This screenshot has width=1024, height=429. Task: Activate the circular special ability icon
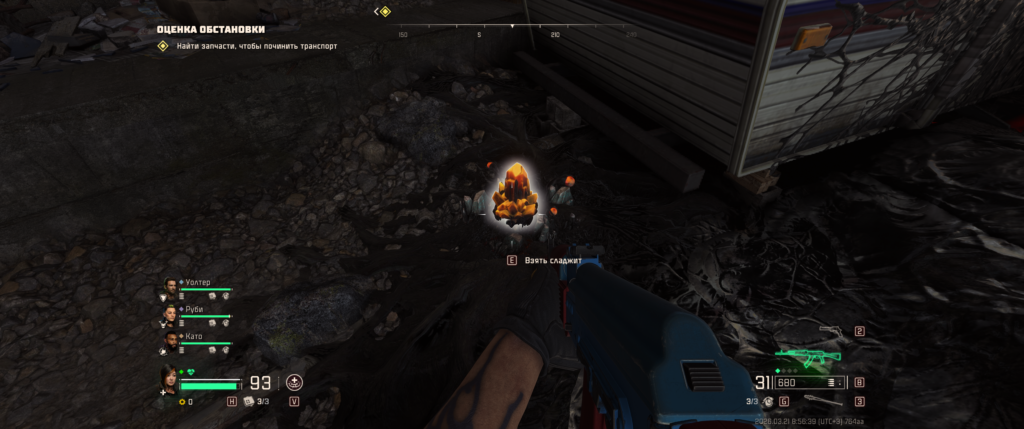point(294,382)
